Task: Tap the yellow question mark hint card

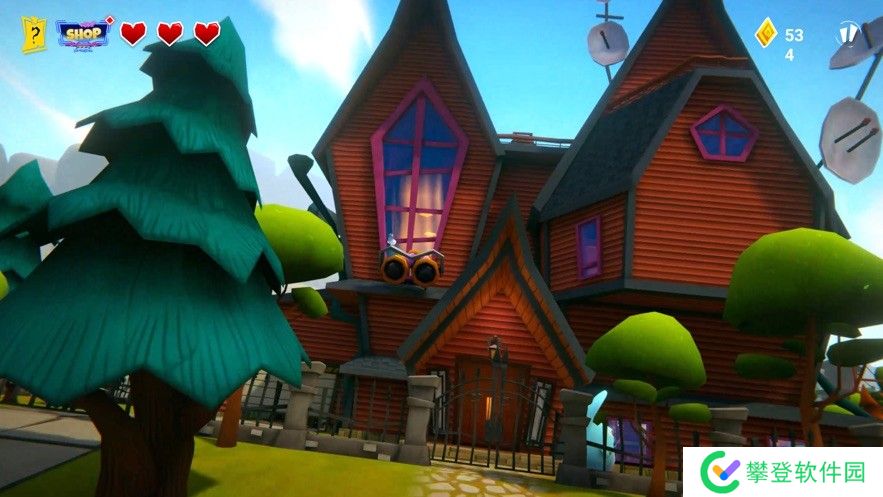Action: point(34,34)
